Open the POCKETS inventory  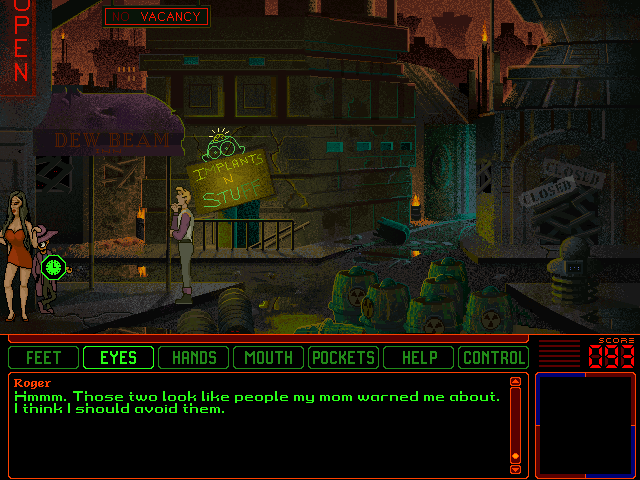pyautogui.click(x=343, y=357)
